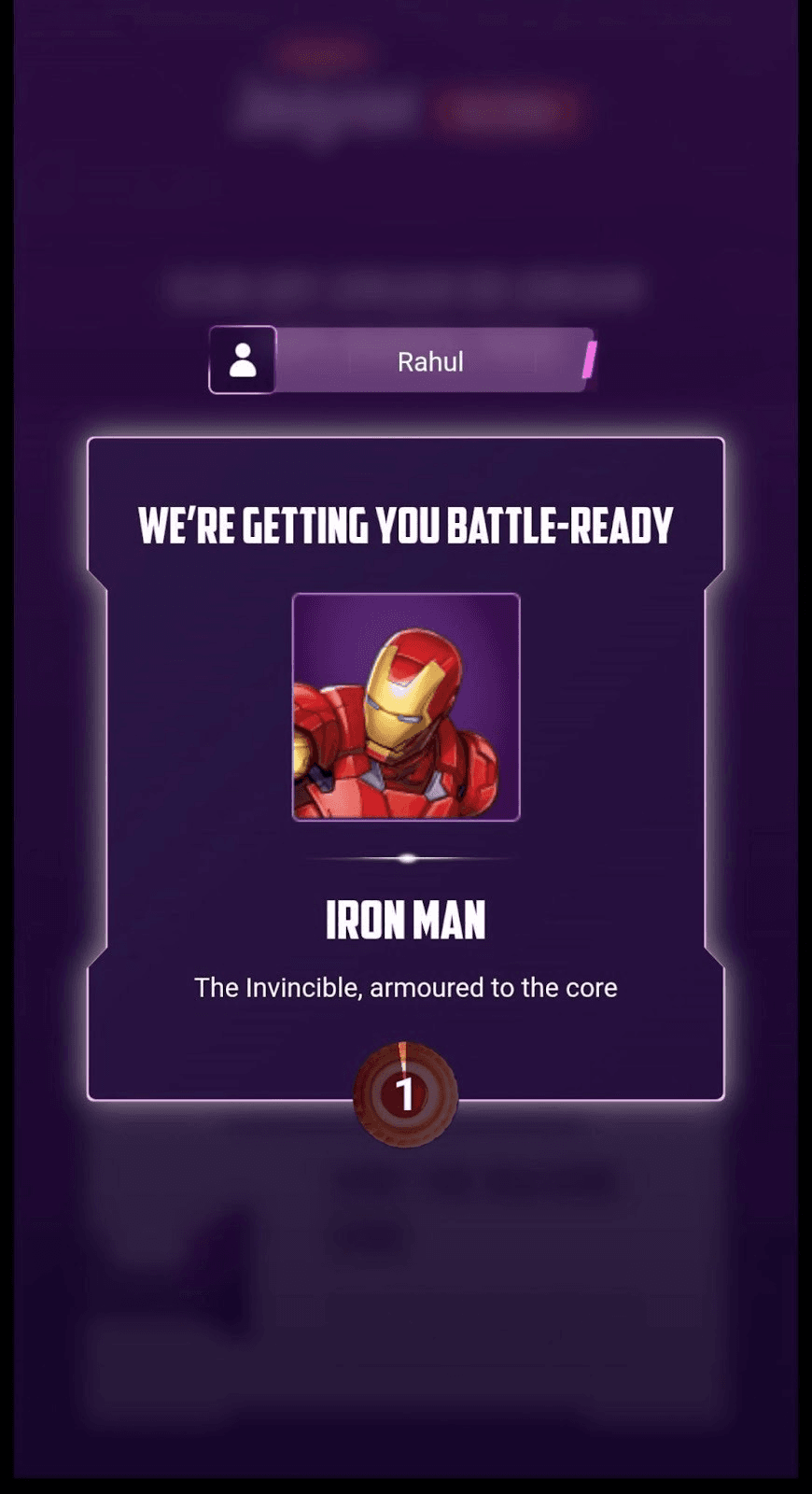Image resolution: width=812 pixels, height=1494 pixels.
Task: Click the Rahul player name field
Action: 431,361
